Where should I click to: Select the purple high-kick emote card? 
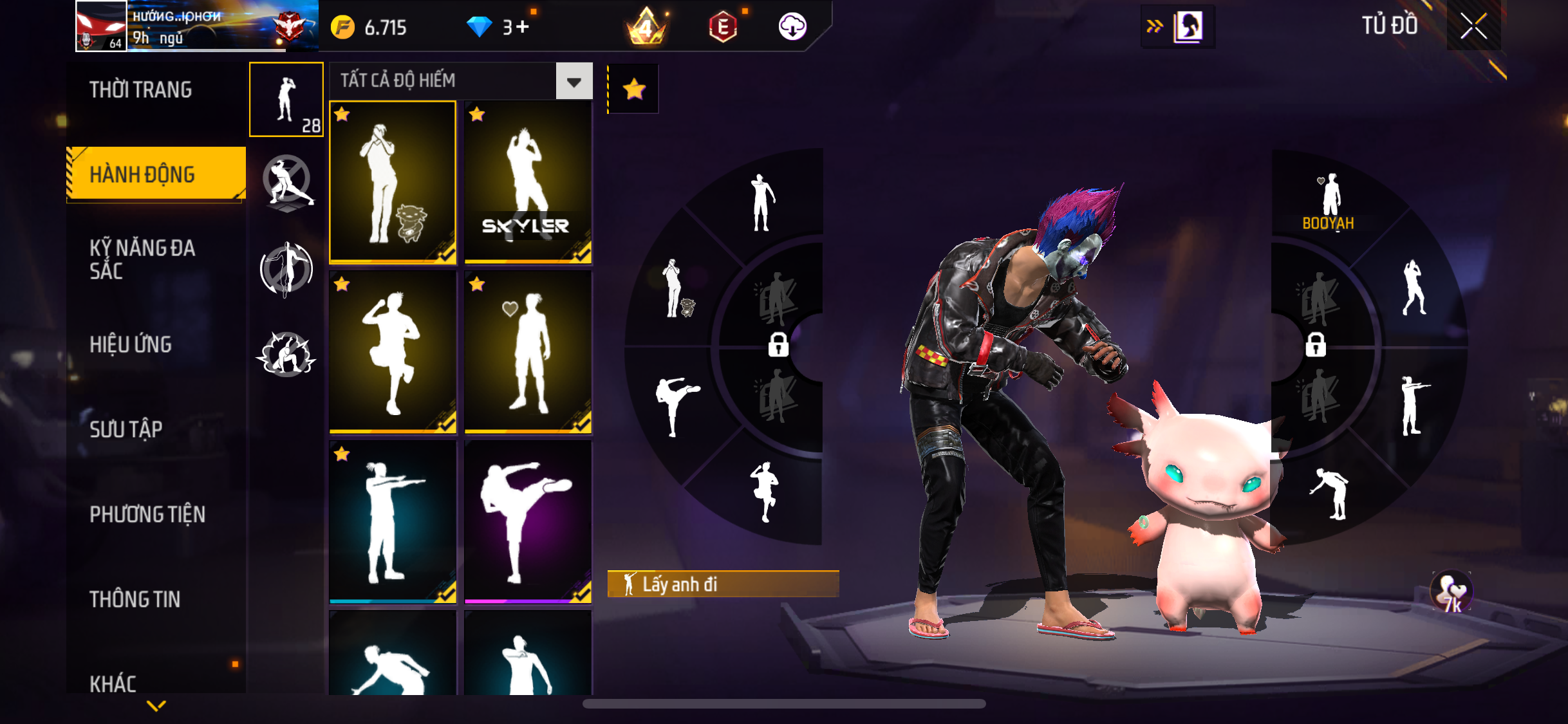528,522
